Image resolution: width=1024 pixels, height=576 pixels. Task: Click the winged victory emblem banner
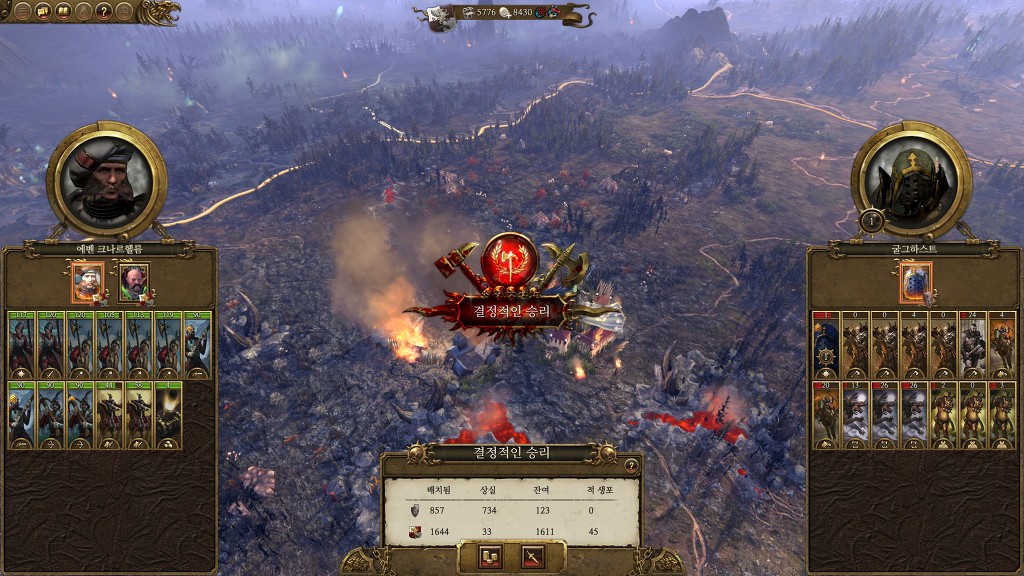coord(511,285)
